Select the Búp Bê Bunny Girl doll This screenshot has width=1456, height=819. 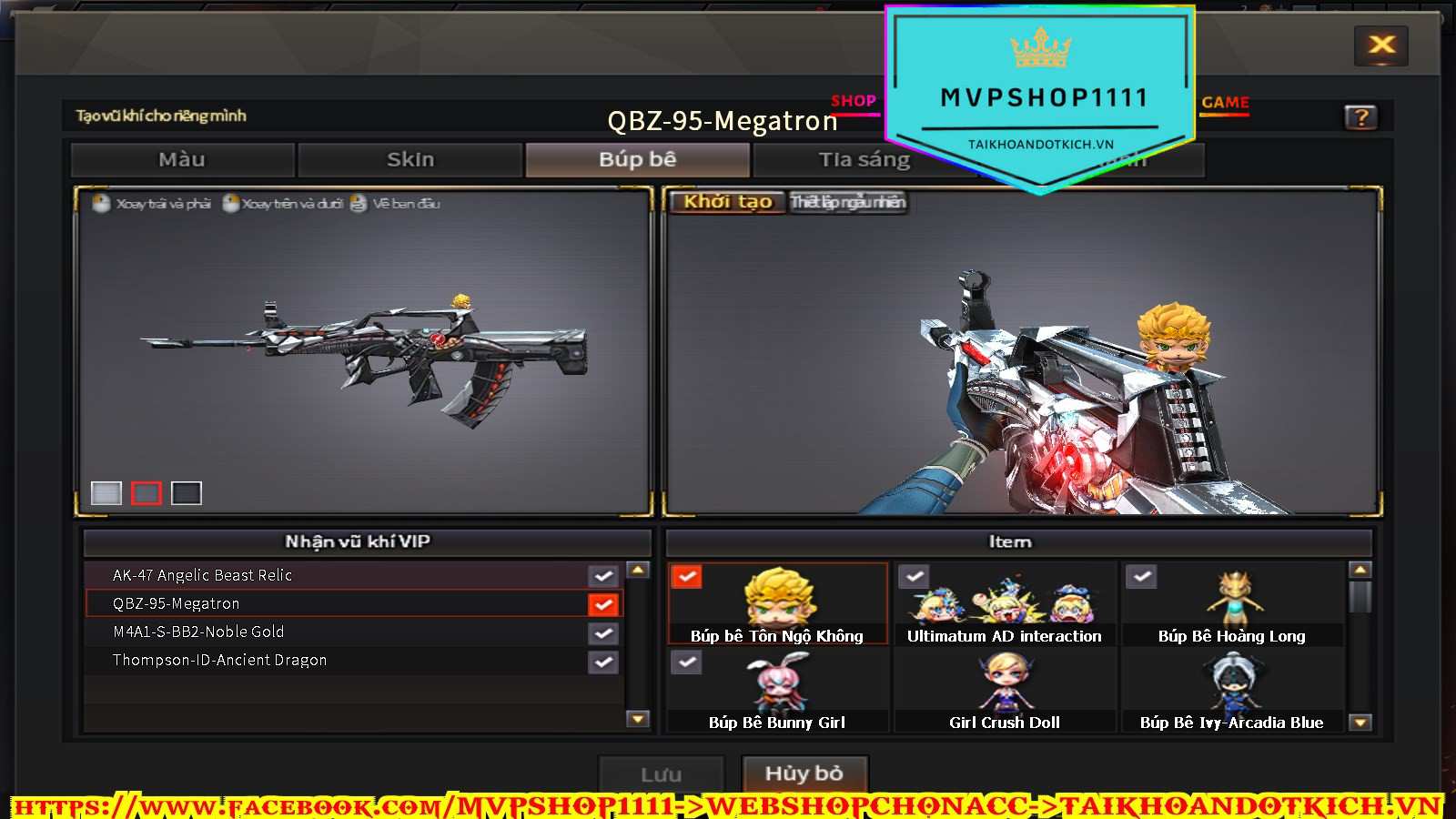[778, 690]
